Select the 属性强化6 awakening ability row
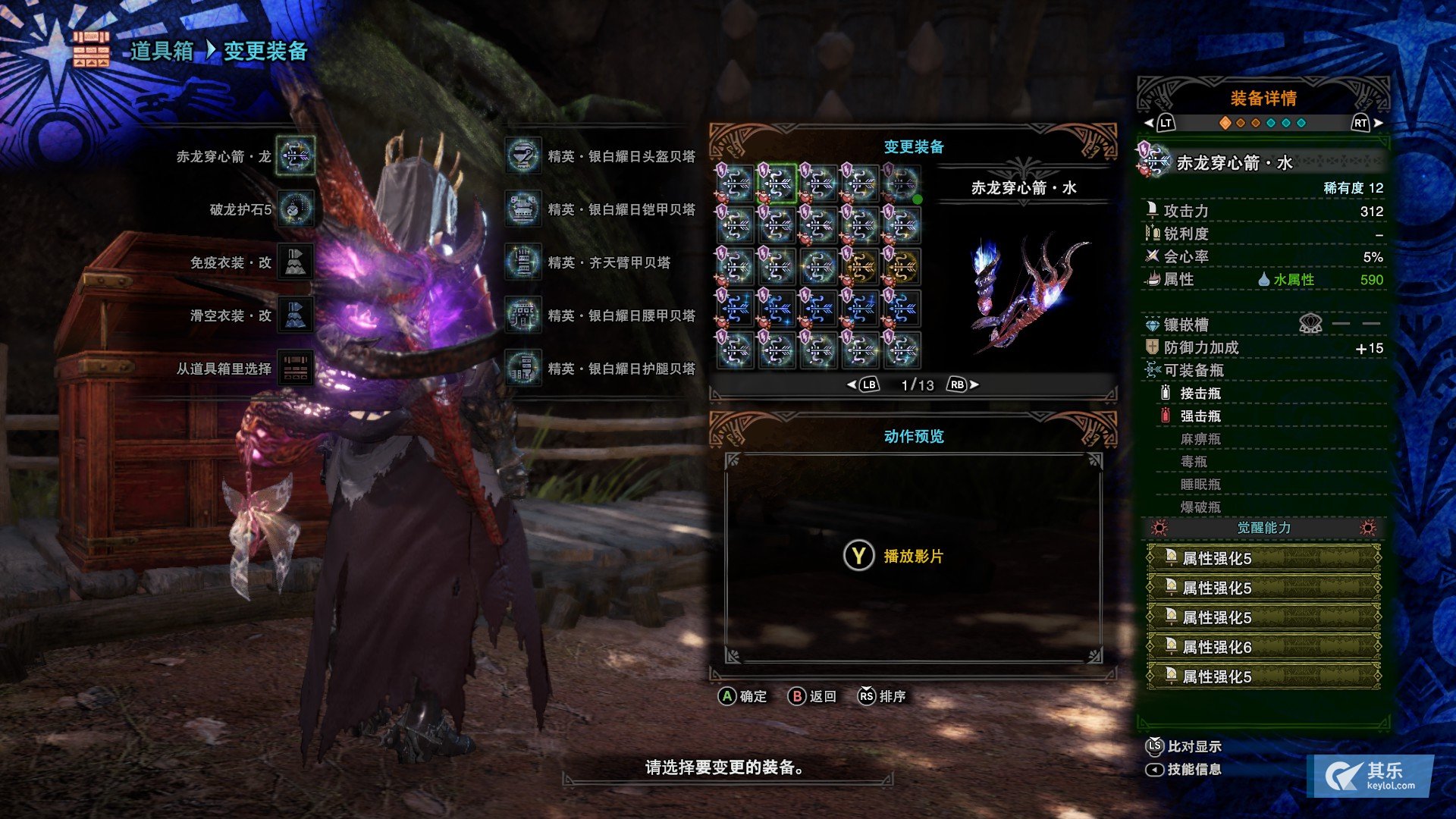Screen dimensions: 1456x819 coord(1263,647)
